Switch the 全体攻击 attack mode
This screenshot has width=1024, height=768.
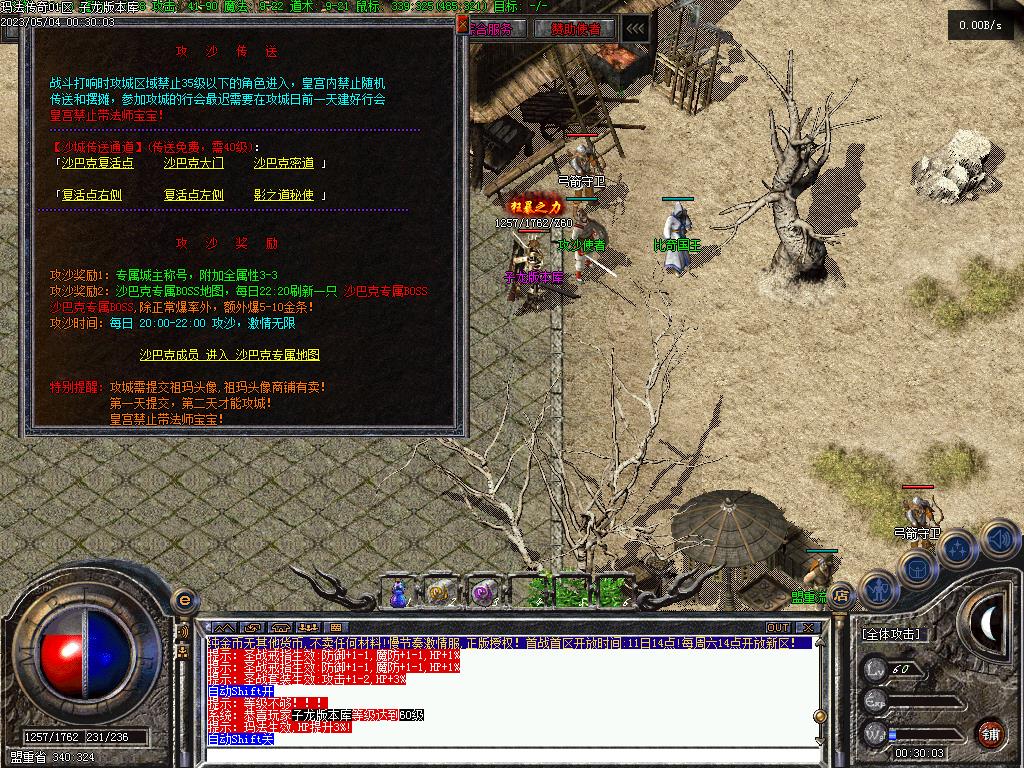(x=891, y=634)
